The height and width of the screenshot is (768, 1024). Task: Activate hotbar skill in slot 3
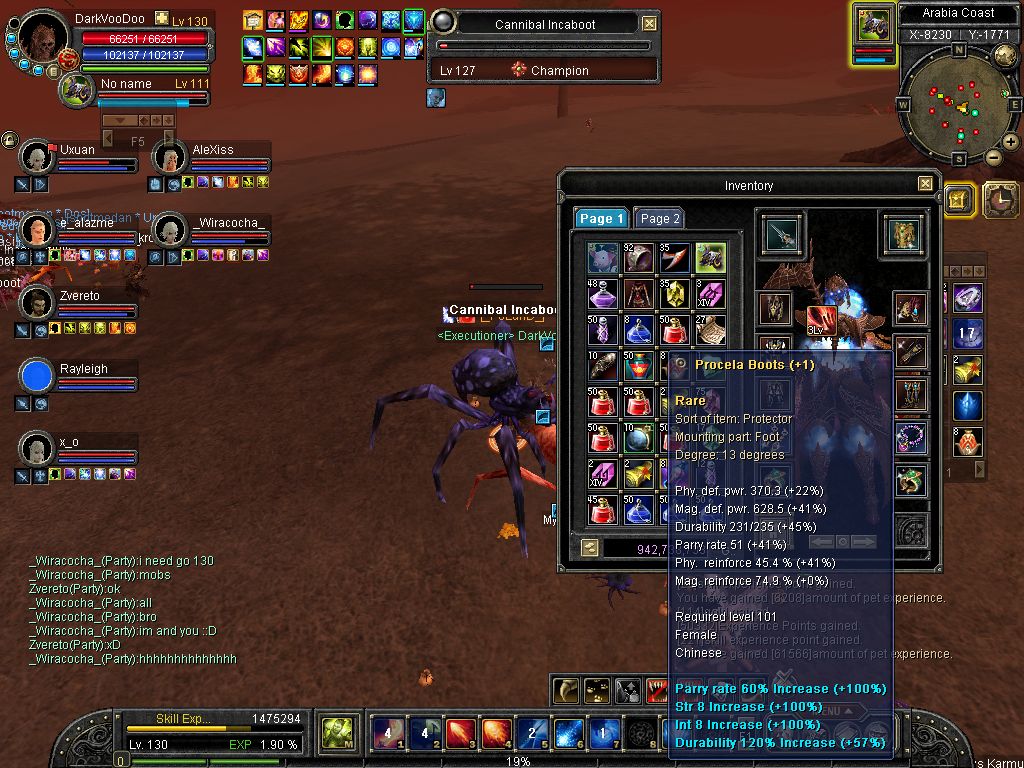point(460,734)
